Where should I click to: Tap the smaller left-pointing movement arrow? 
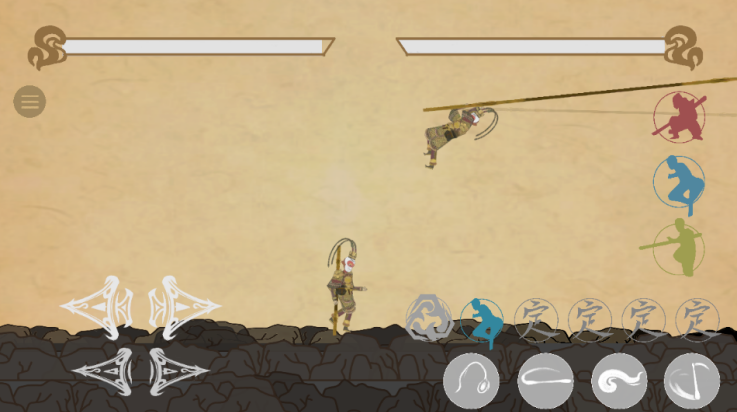point(104,370)
